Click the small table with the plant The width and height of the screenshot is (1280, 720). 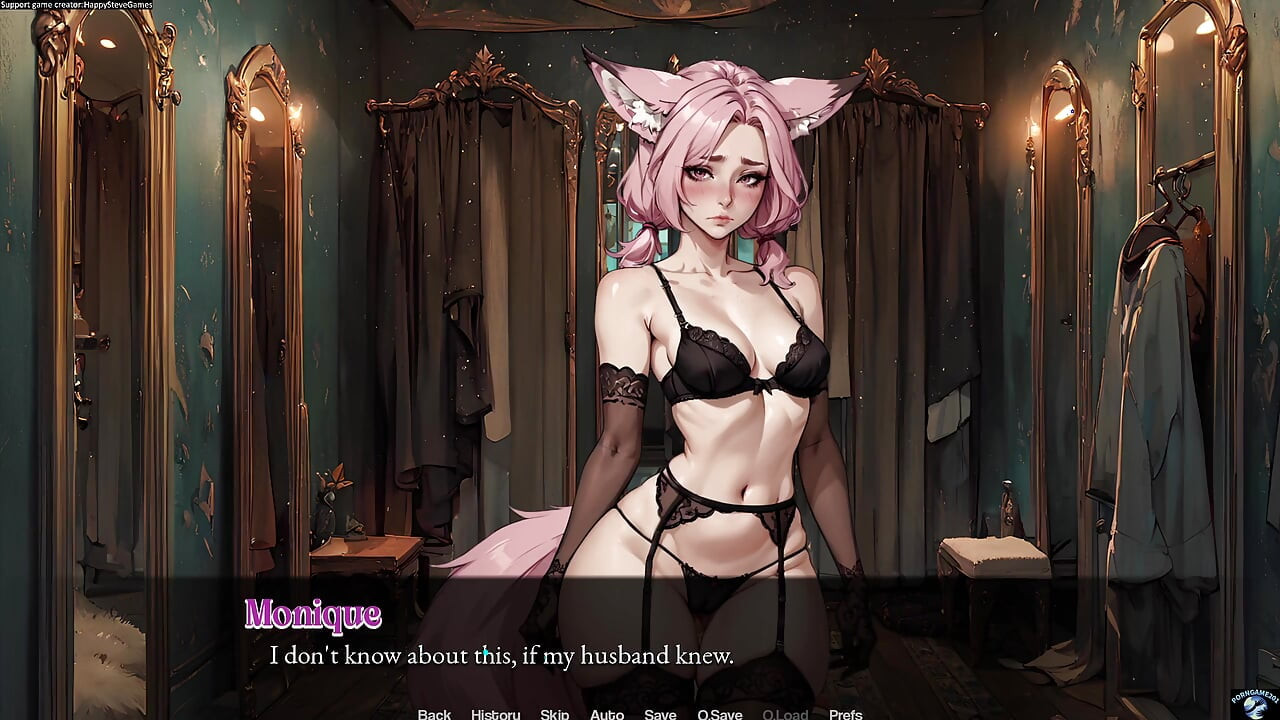click(360, 540)
